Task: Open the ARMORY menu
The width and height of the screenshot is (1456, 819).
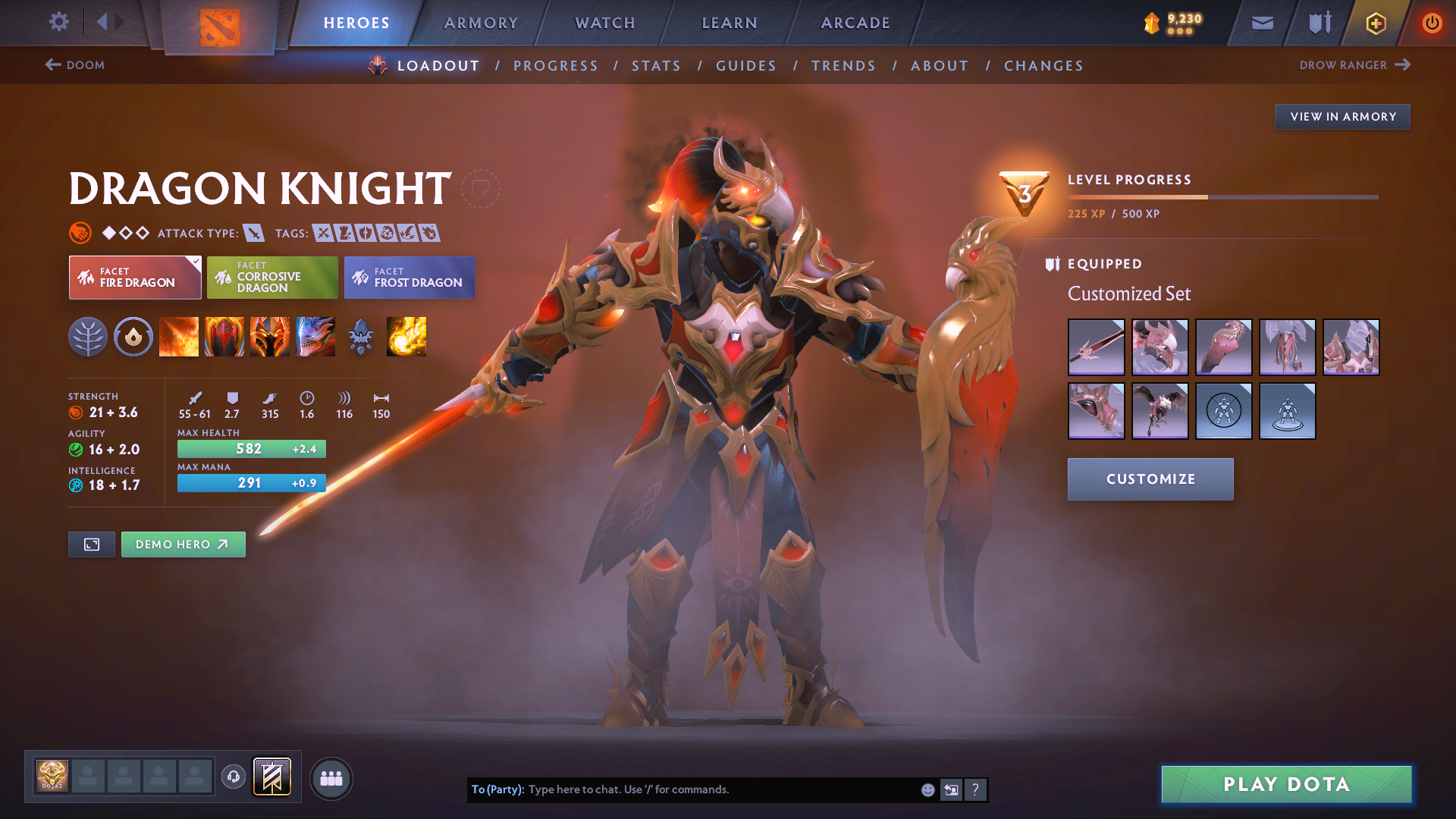Action: 480,23
